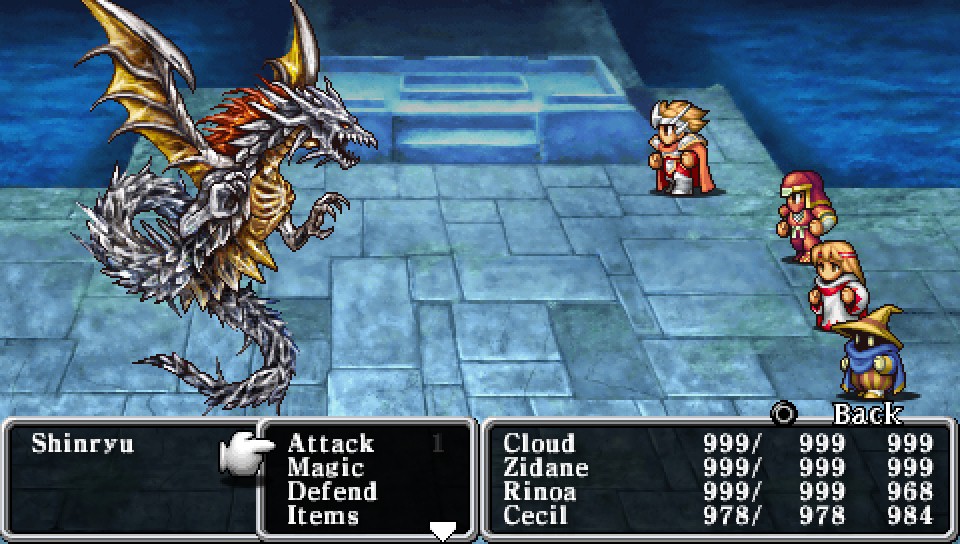960x544 pixels.
Task: Choose Magic from the battle menu
Action: pyautogui.click(x=325, y=467)
